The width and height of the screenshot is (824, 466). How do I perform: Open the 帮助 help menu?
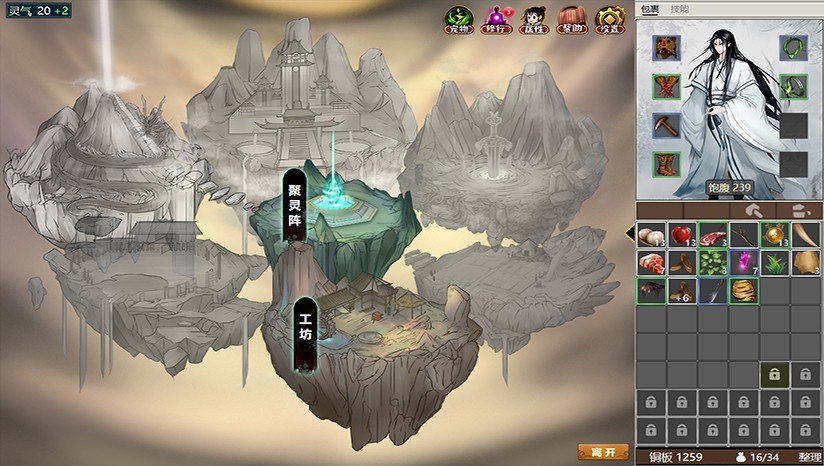[x=570, y=20]
